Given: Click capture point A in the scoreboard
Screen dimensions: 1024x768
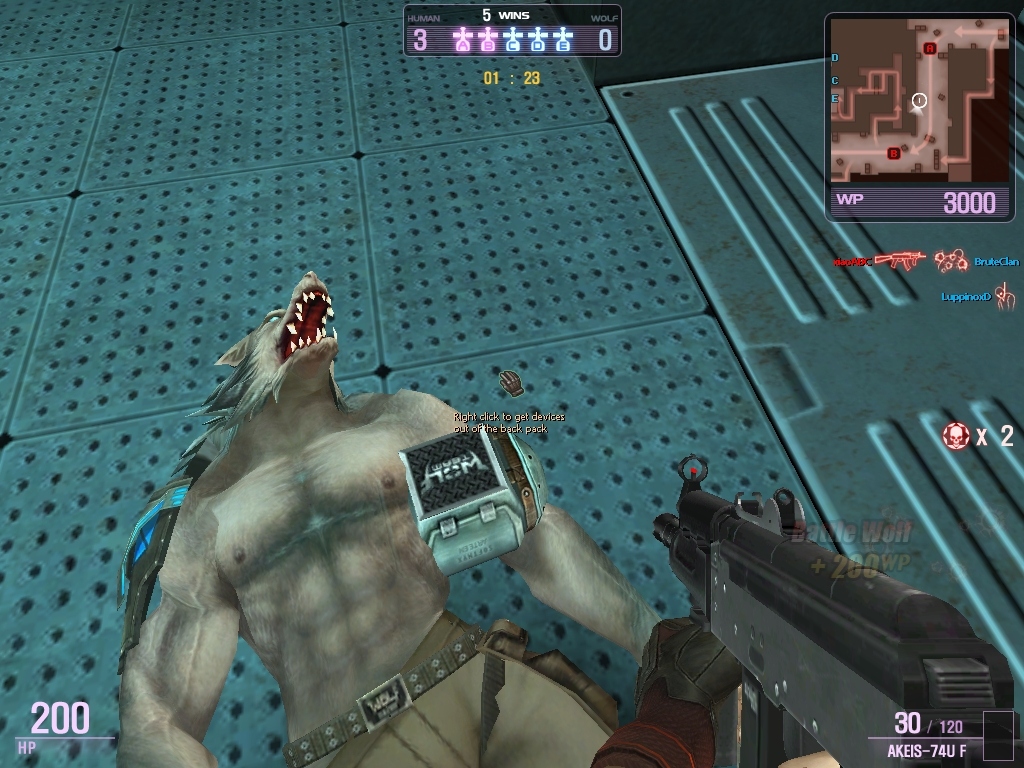Looking at the screenshot, I should (462, 40).
